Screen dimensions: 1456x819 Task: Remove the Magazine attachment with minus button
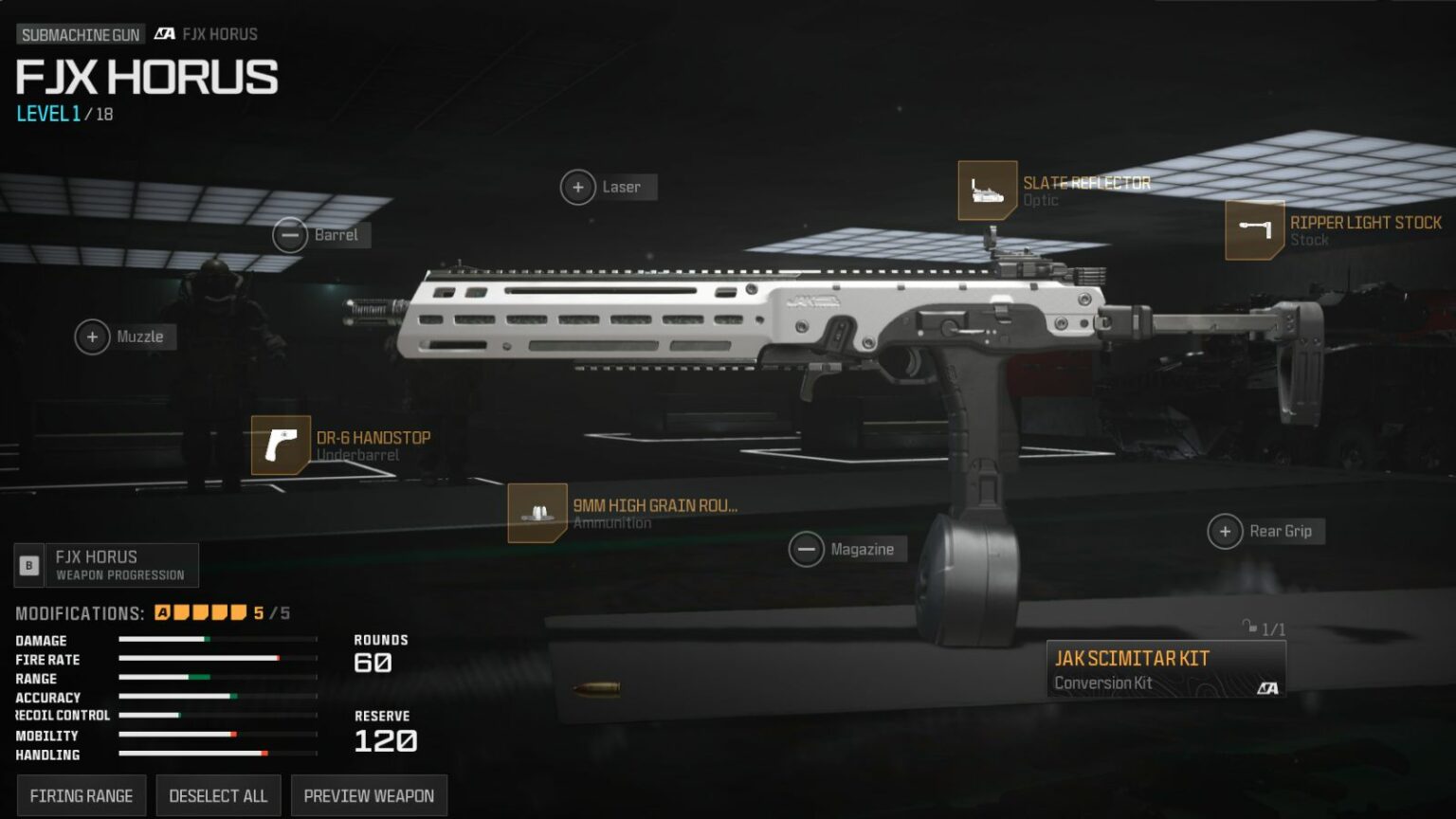click(807, 549)
